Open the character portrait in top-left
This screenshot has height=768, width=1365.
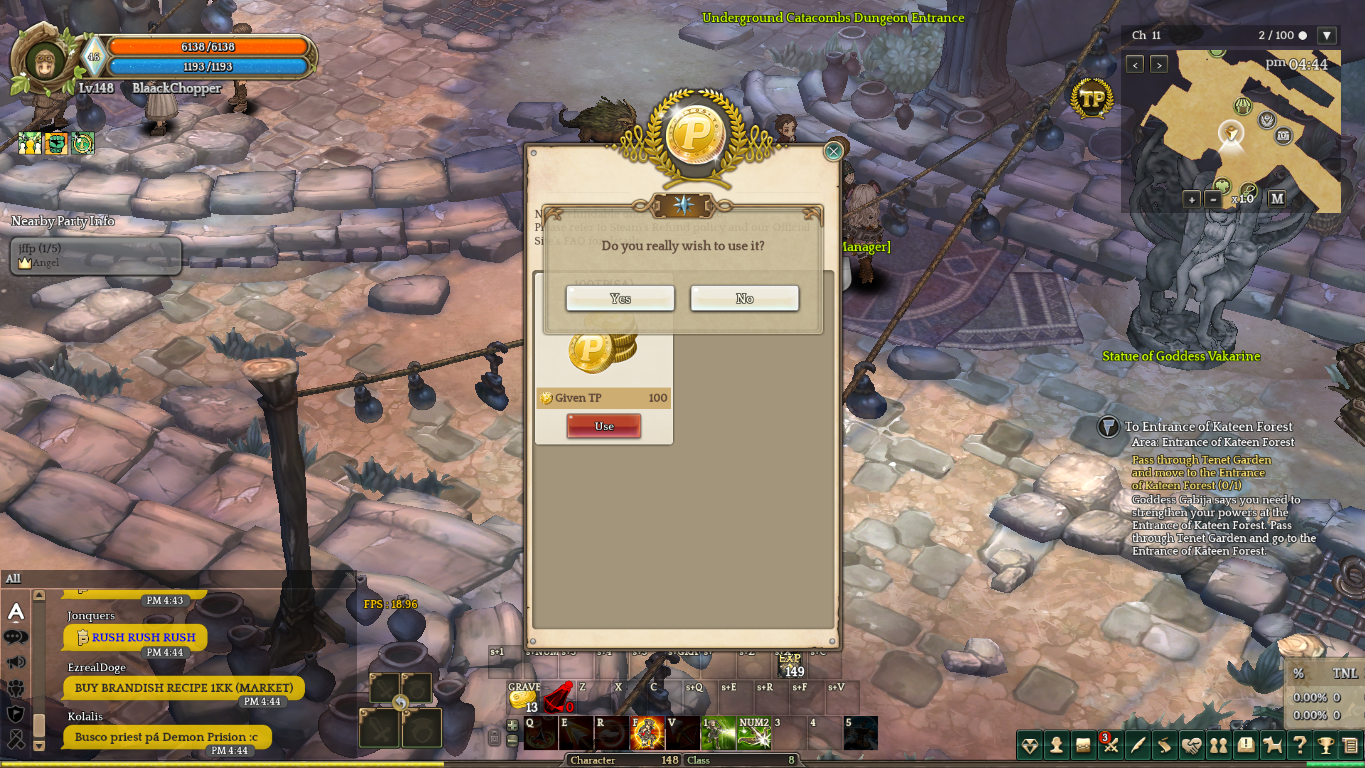tap(45, 63)
